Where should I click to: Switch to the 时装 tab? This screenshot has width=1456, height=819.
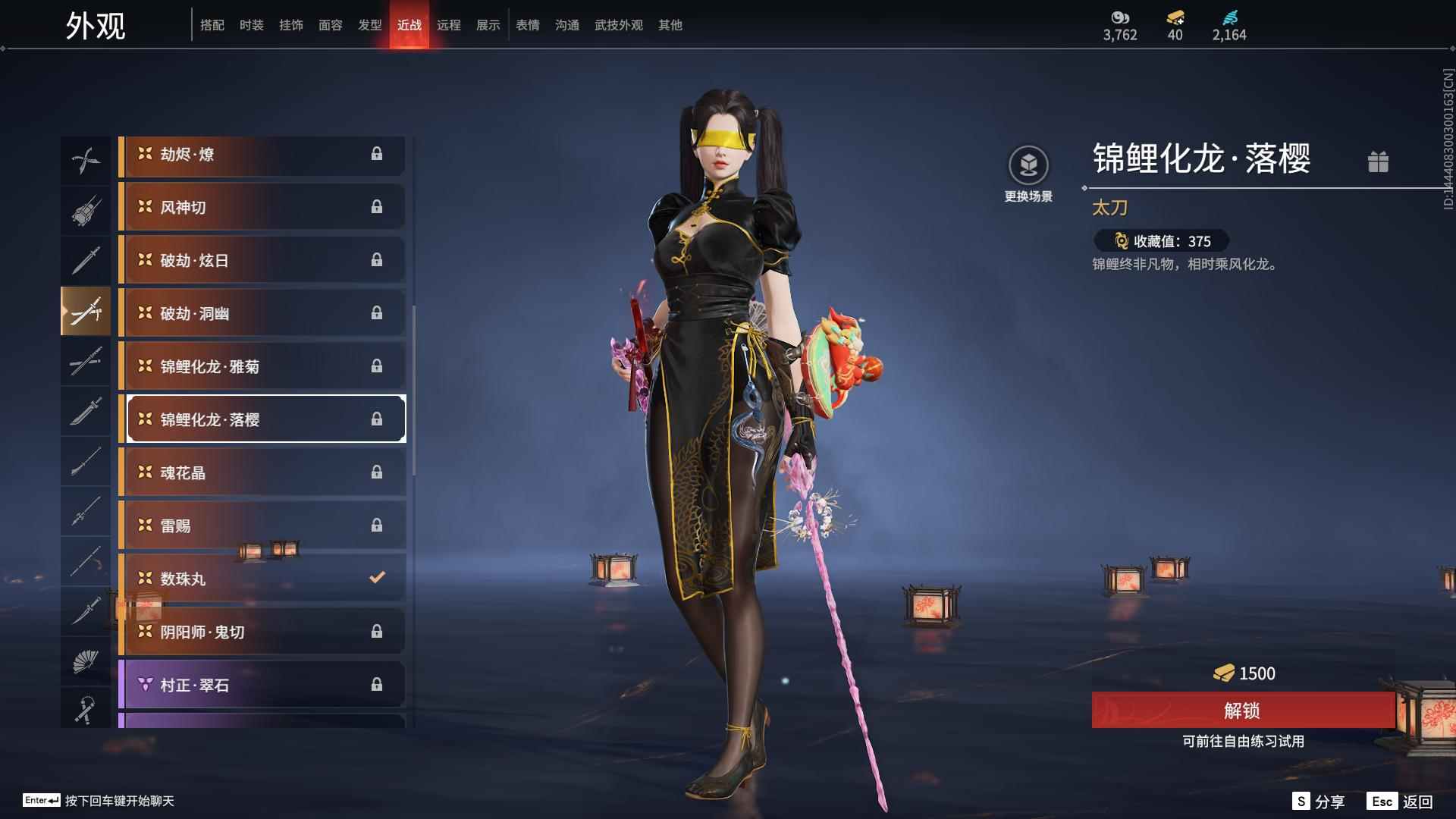252,25
